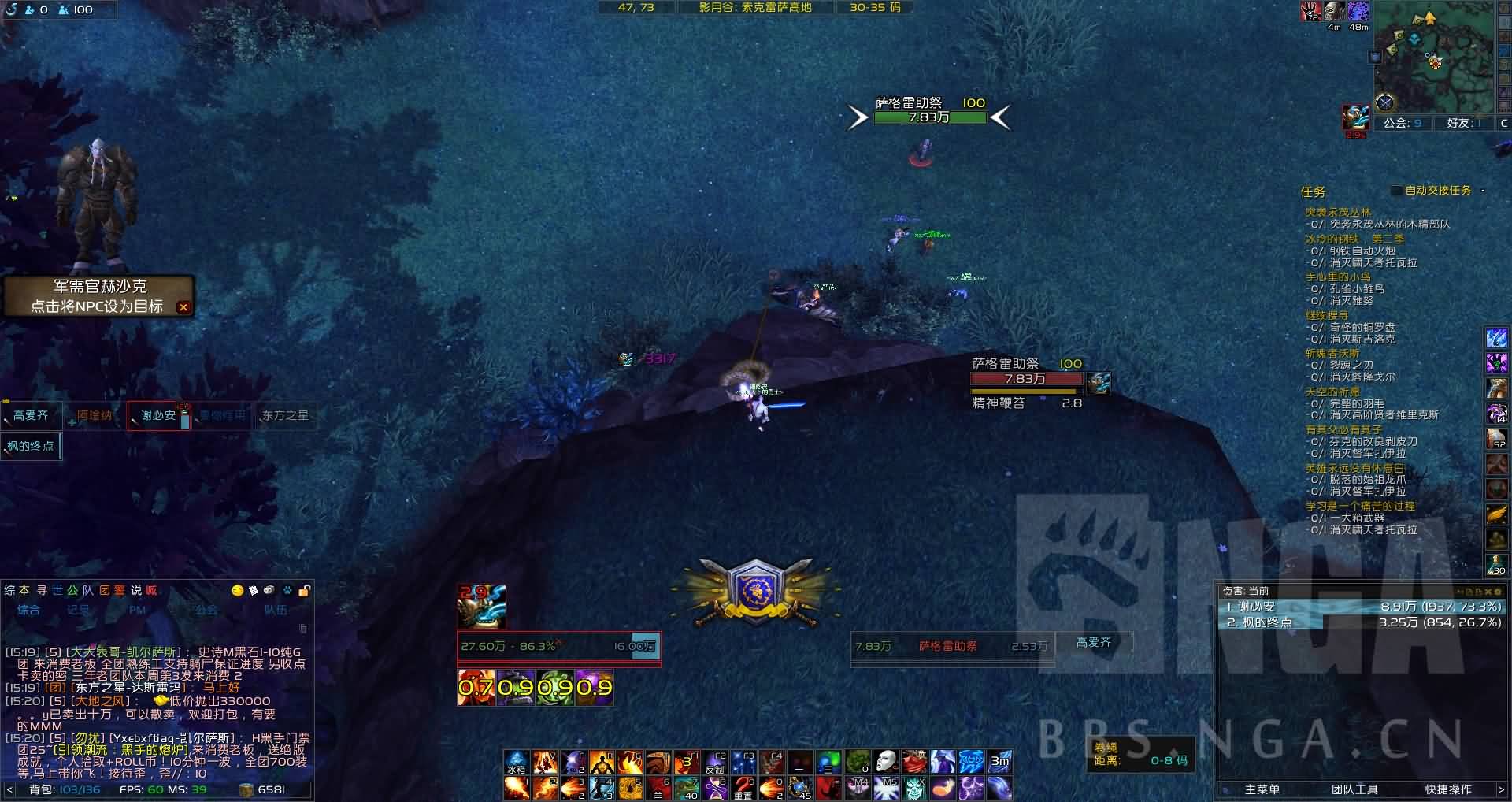Image resolution: width=1512 pixels, height=802 pixels.
Task: Close the 军需官赫沙克 NPC target prompt
Action: click(x=183, y=307)
